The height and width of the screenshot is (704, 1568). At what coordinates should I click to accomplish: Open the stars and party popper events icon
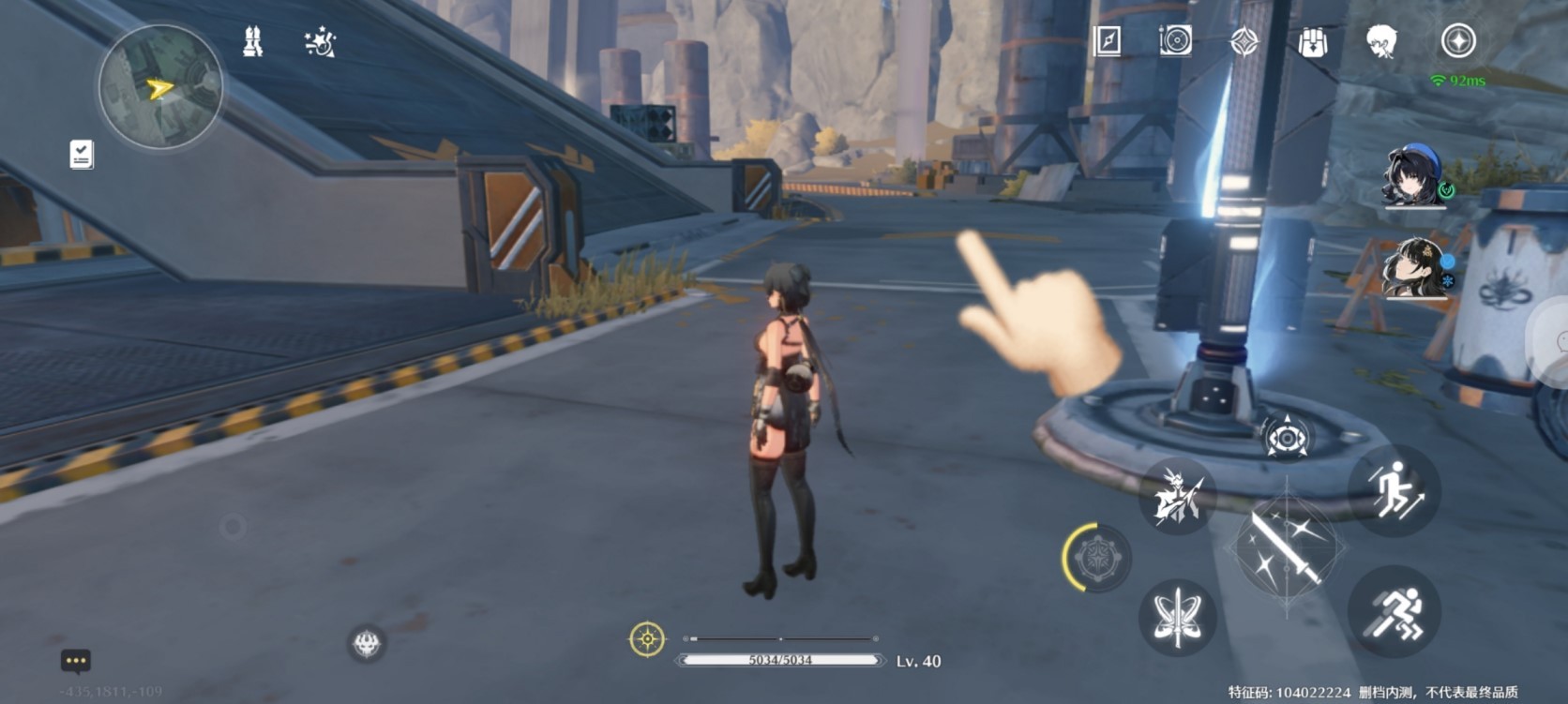(320, 42)
